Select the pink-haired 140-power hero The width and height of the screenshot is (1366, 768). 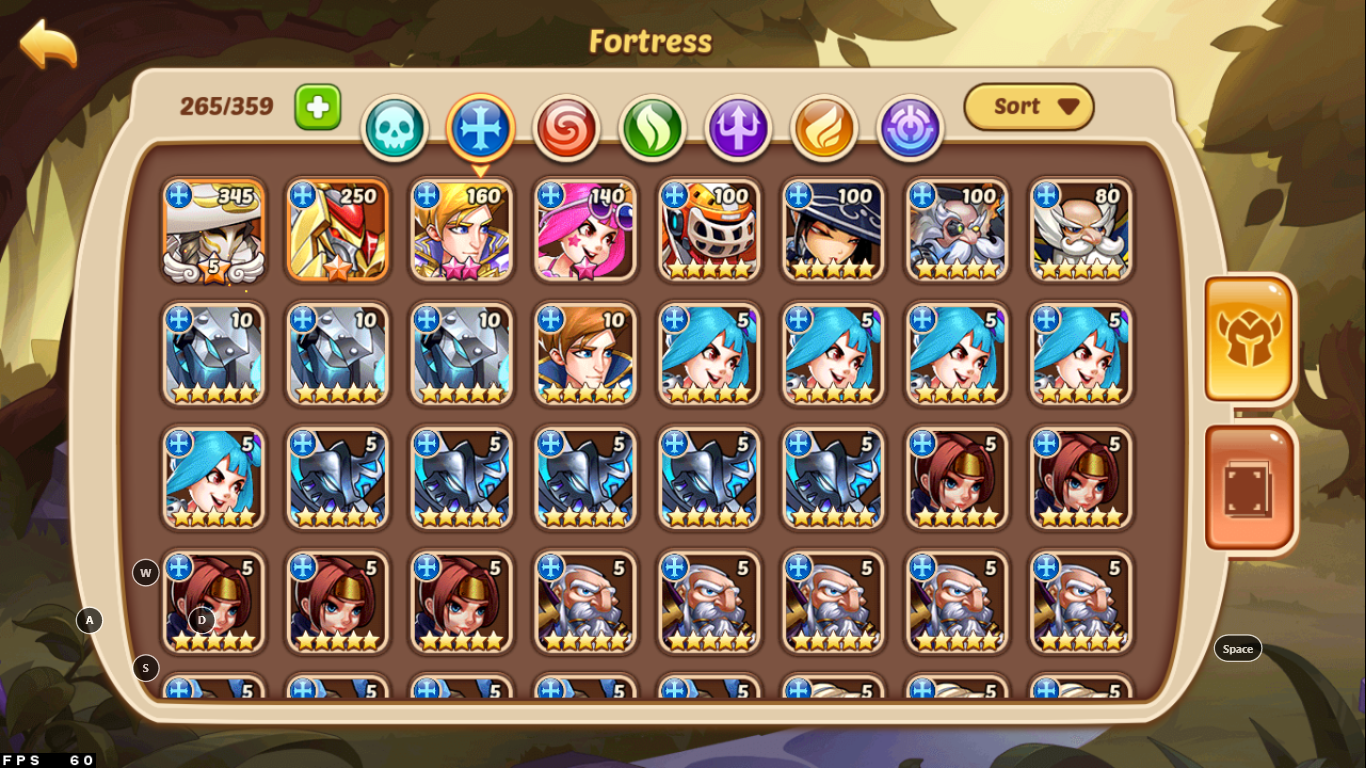[x=585, y=232]
